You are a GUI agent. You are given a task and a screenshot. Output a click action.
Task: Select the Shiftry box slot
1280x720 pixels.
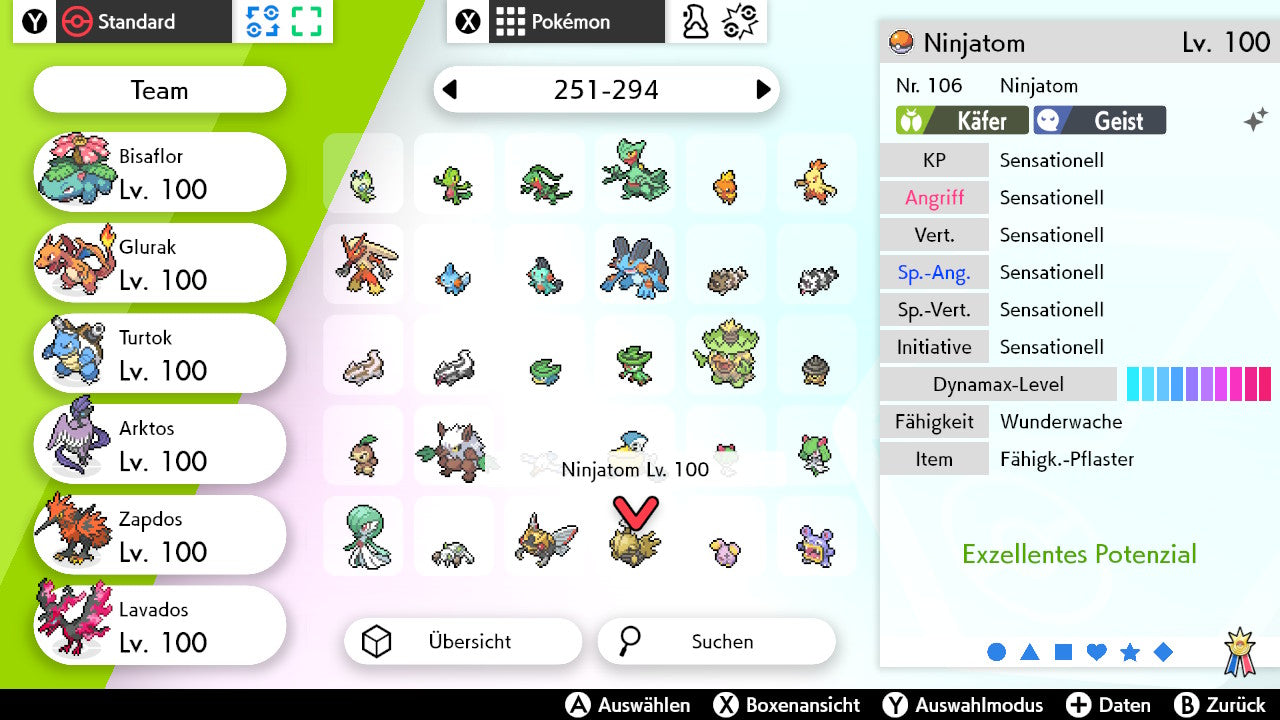(454, 446)
